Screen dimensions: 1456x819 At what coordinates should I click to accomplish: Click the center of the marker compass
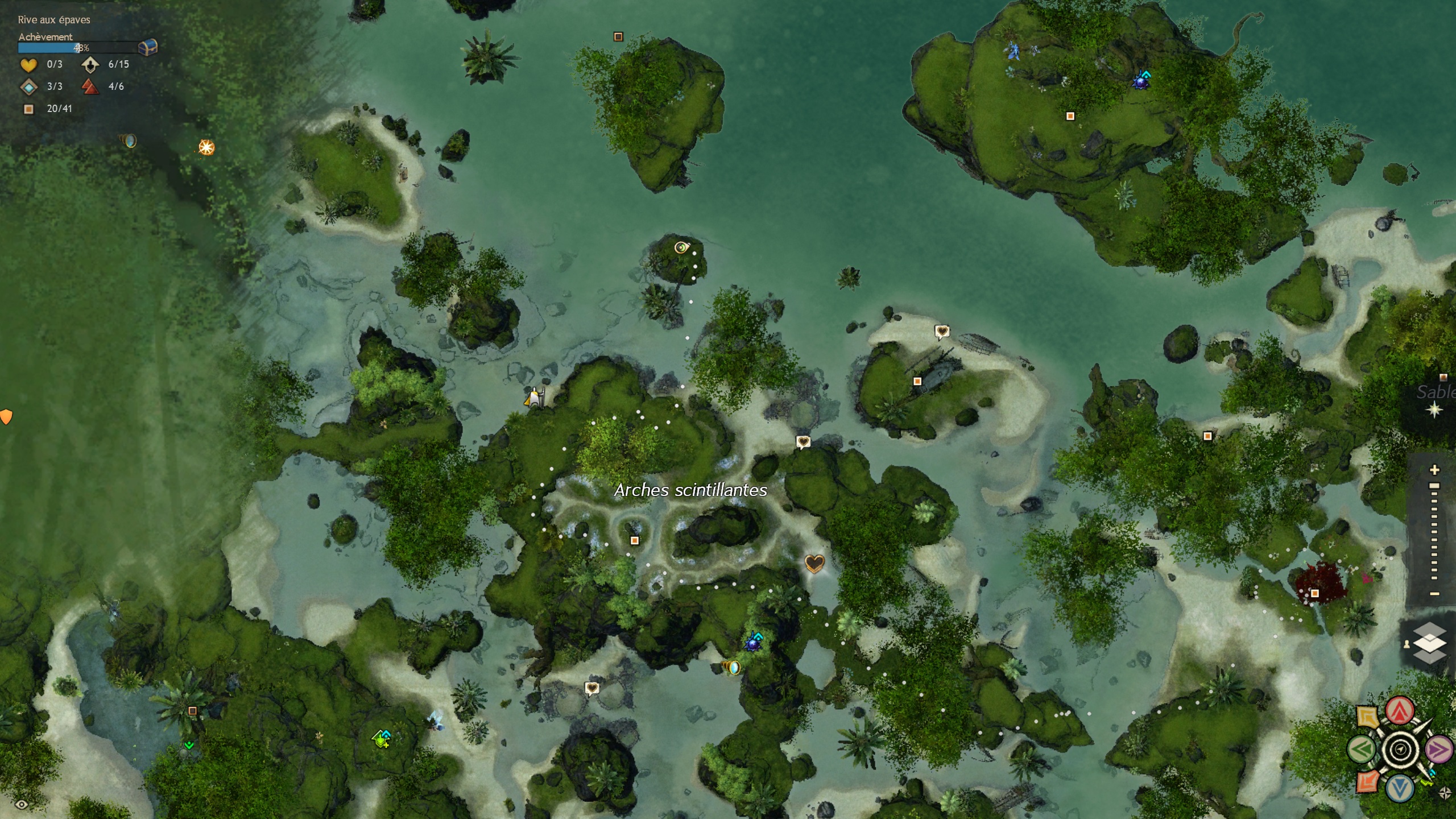click(x=1400, y=750)
